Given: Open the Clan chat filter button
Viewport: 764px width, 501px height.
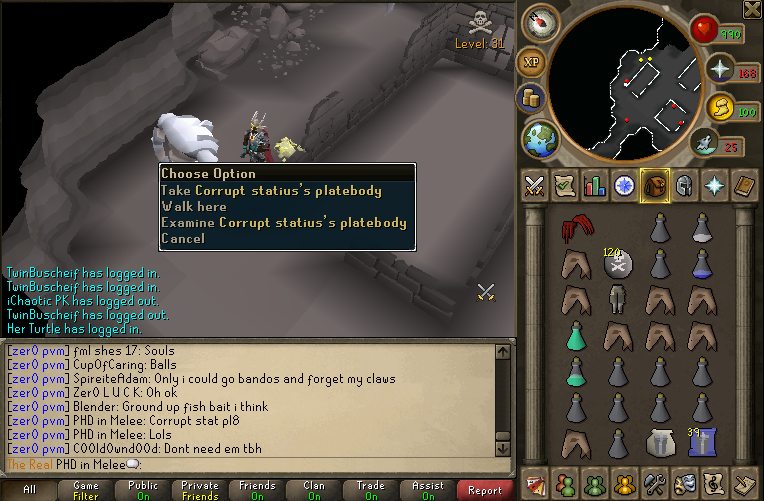Looking at the screenshot, I should [314, 490].
